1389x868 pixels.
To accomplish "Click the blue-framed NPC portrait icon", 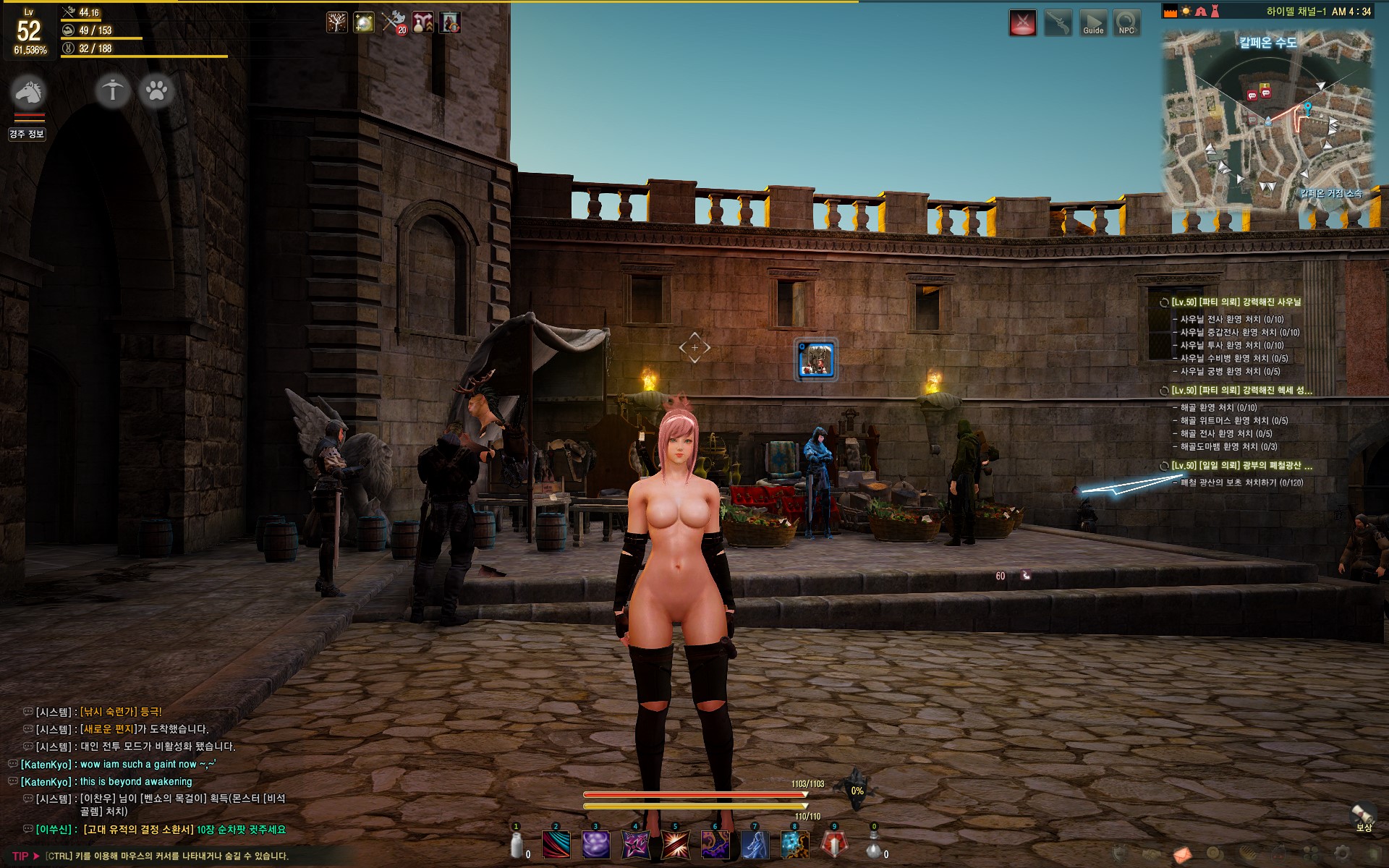I will coord(816,359).
